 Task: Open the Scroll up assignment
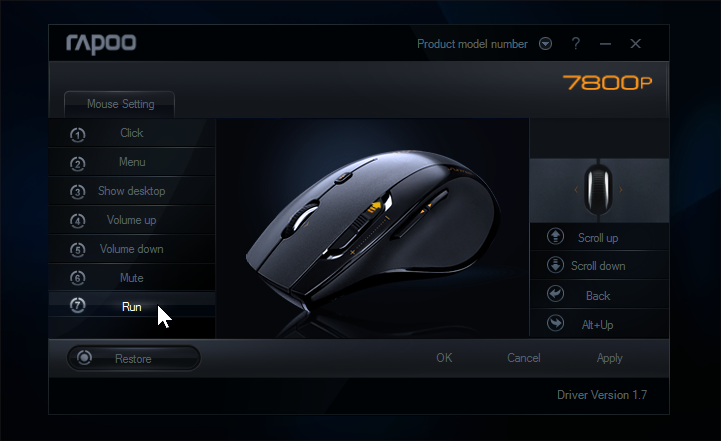(x=598, y=238)
